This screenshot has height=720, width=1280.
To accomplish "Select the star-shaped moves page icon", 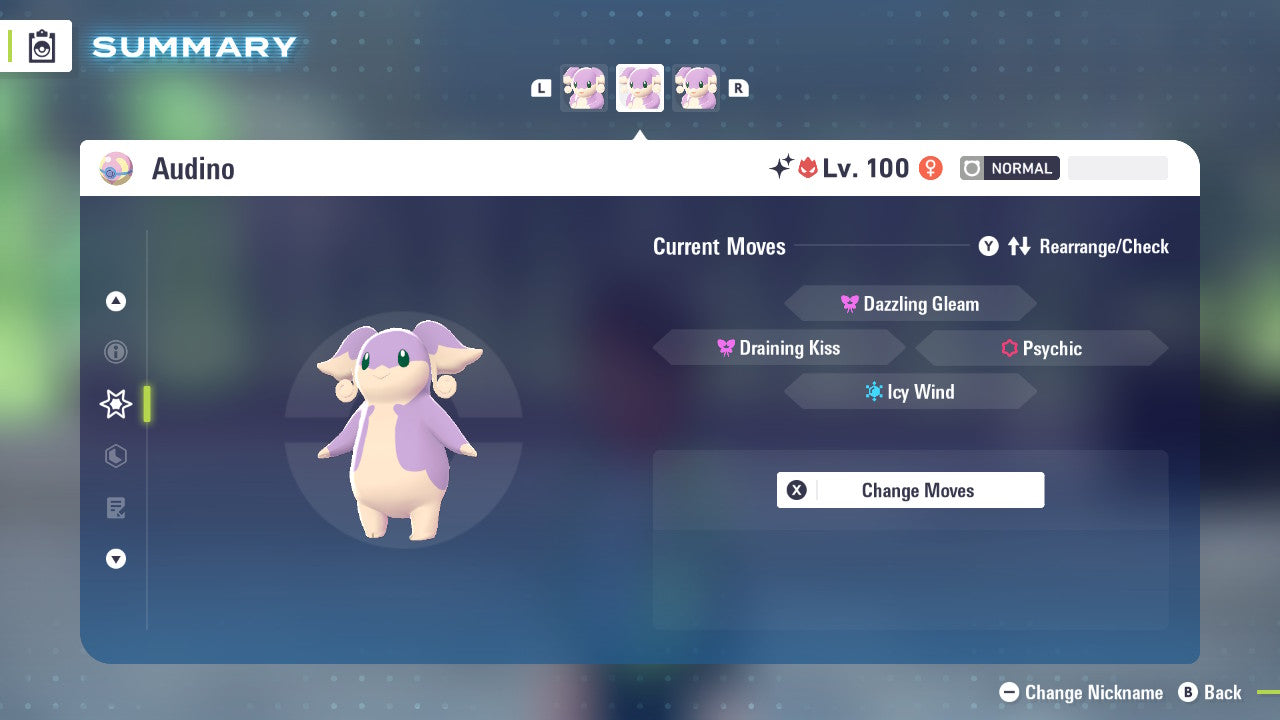I will (115, 404).
